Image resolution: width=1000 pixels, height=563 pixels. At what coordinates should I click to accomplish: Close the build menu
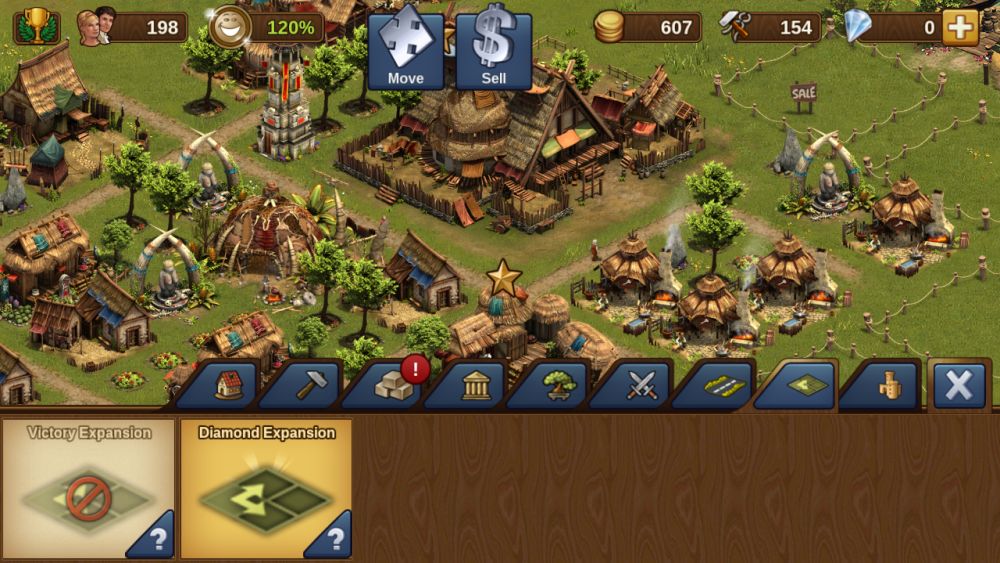pyautogui.click(x=959, y=385)
